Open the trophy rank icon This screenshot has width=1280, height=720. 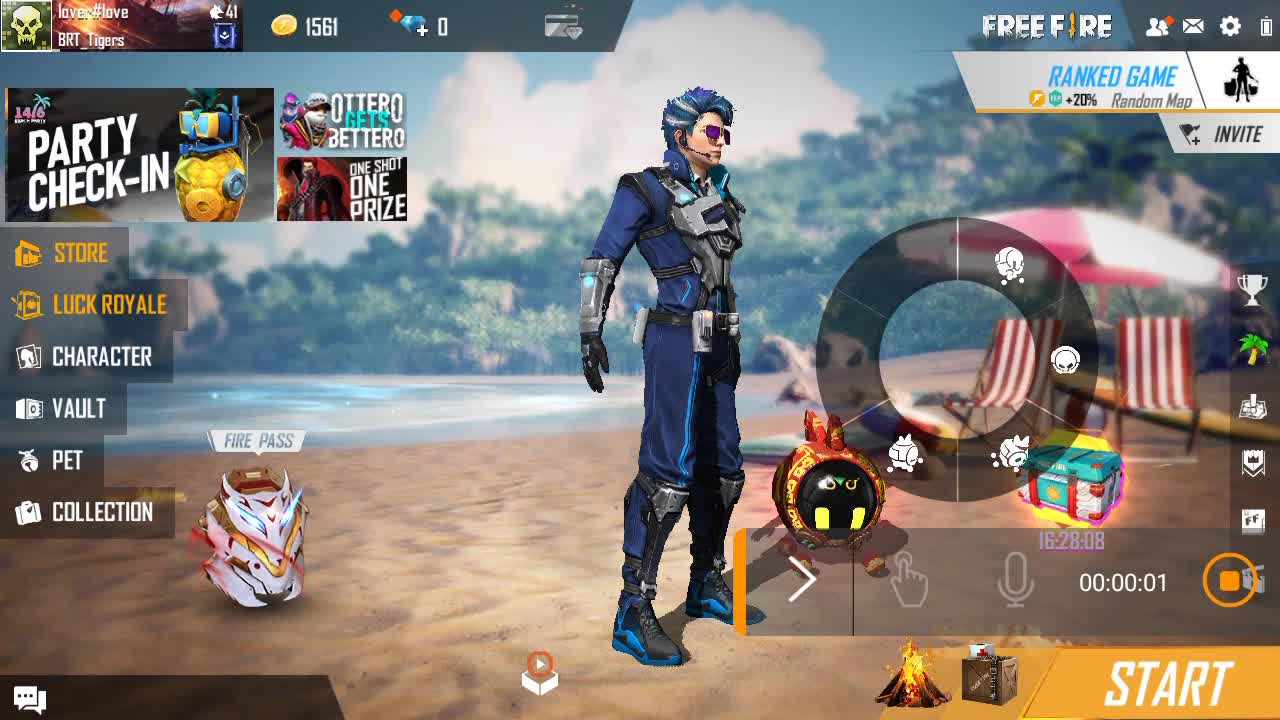point(1252,289)
